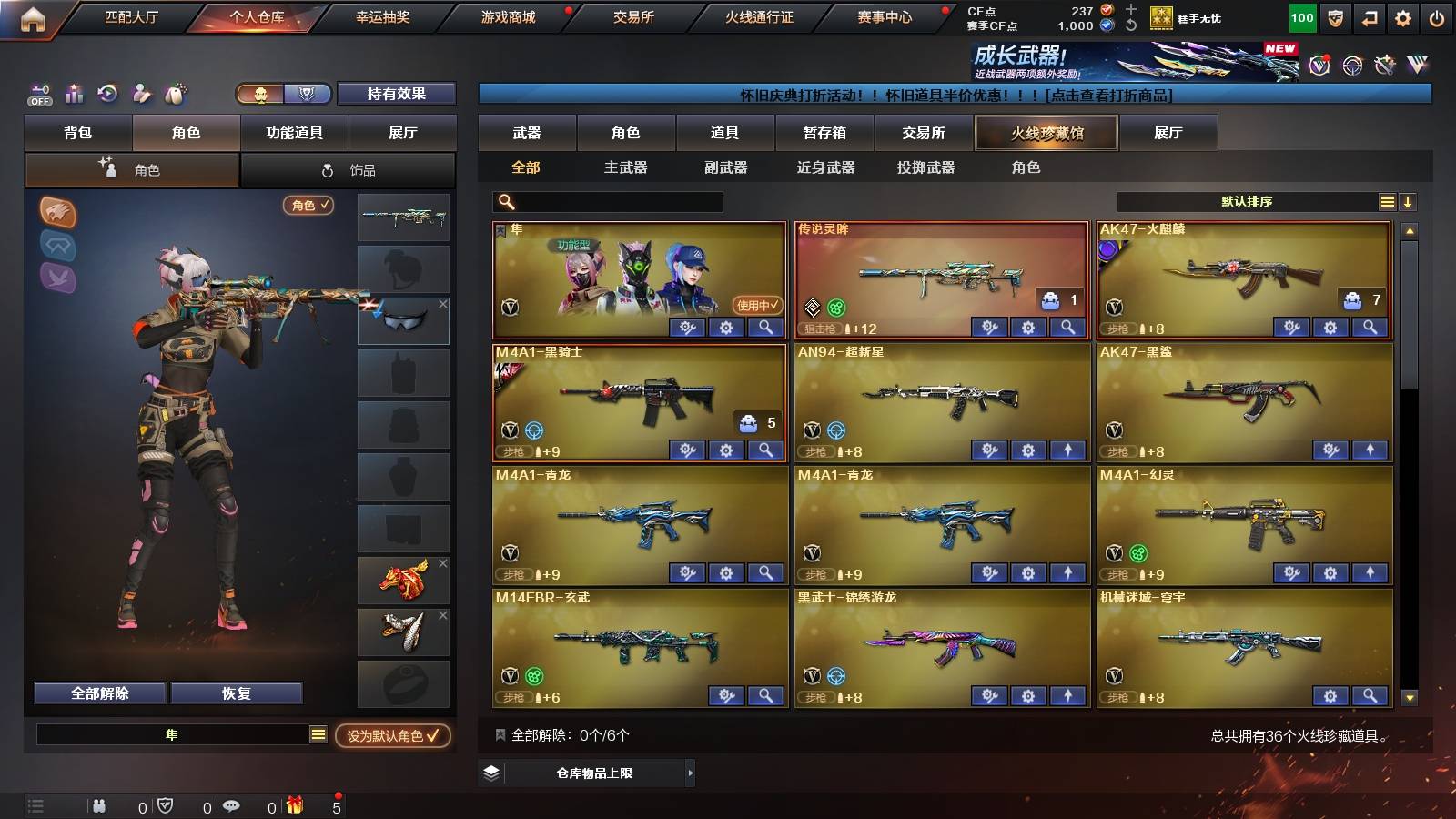Click the 全部解除 button to unequip all
The image size is (1456, 819).
(x=98, y=693)
